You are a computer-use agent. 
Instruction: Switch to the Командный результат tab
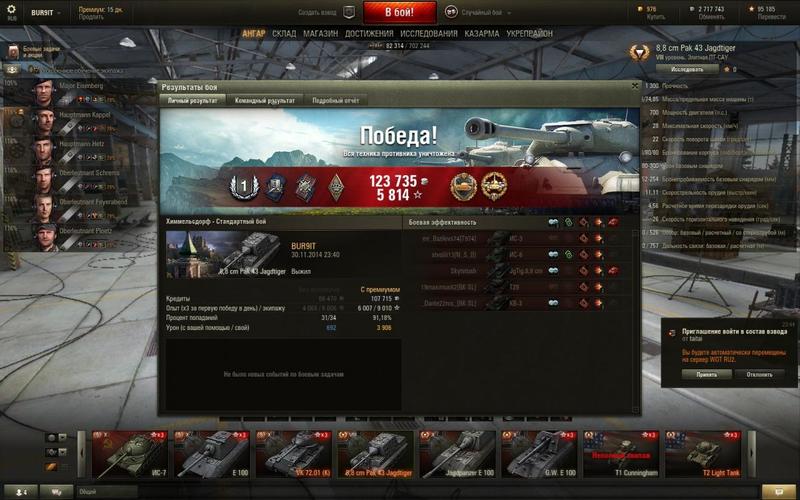264,101
